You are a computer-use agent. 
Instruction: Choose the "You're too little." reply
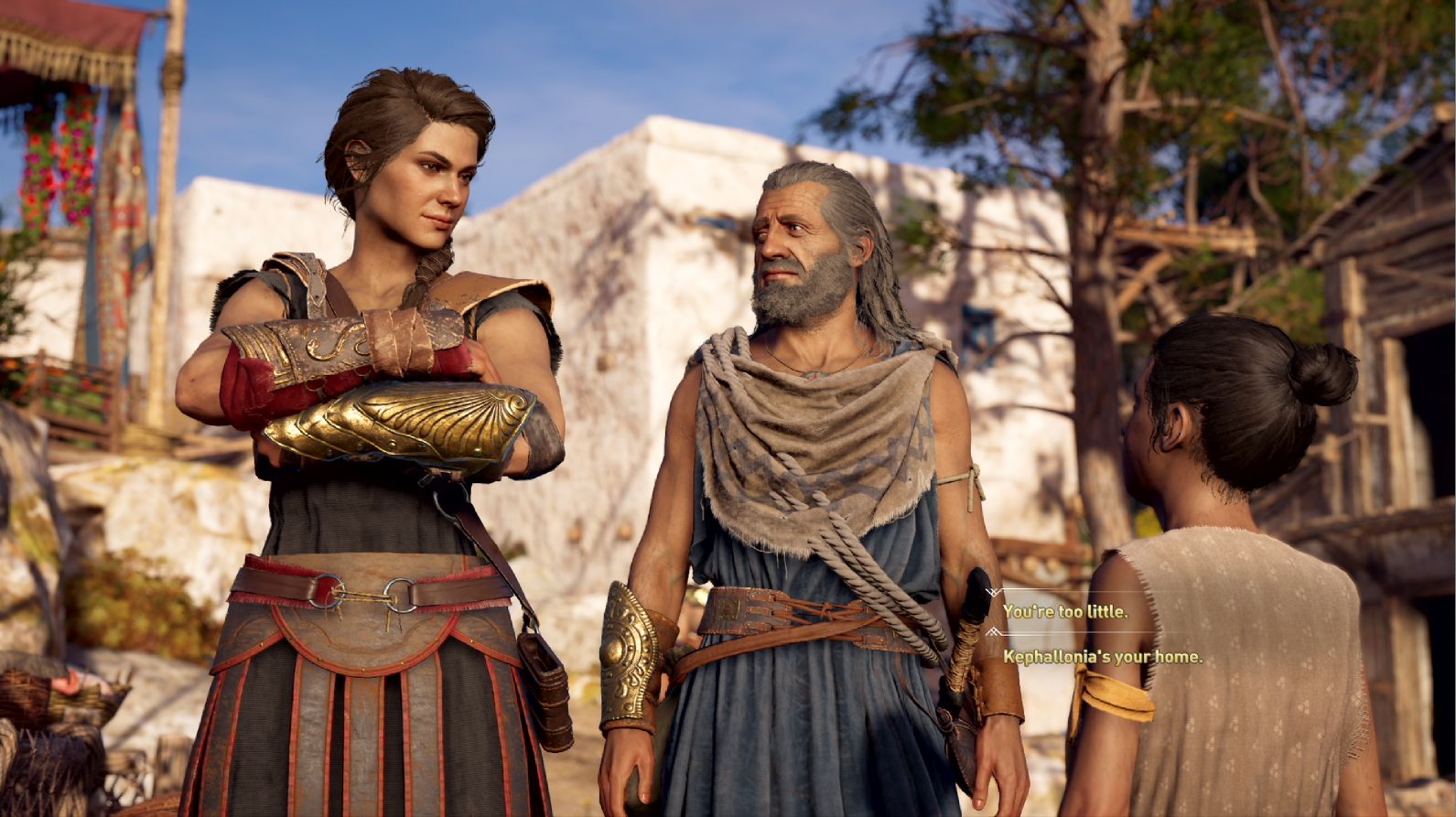[1065, 611]
